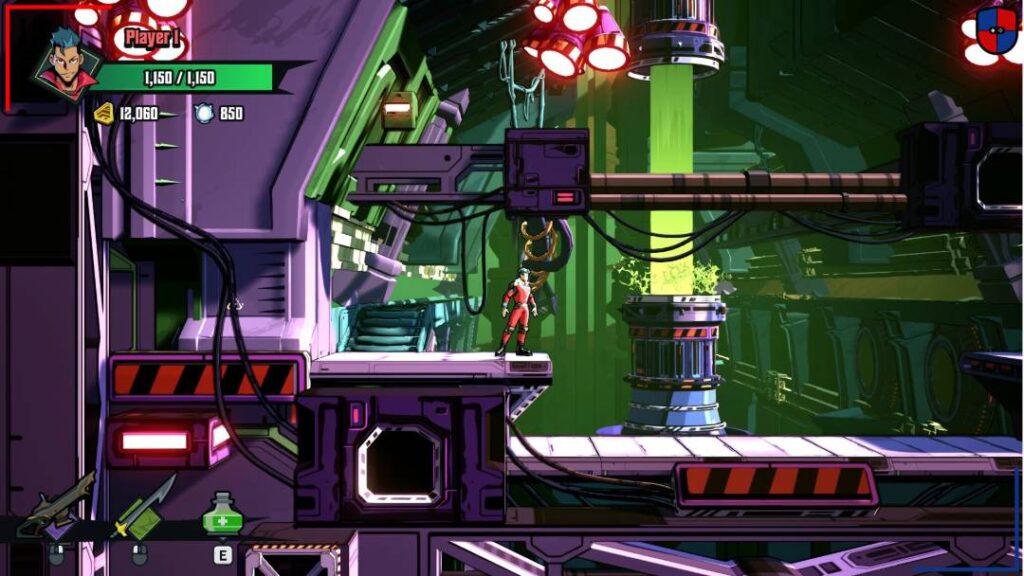The image size is (1024, 576).
Task: Click the Player 1 character portrait
Action: tap(67, 64)
